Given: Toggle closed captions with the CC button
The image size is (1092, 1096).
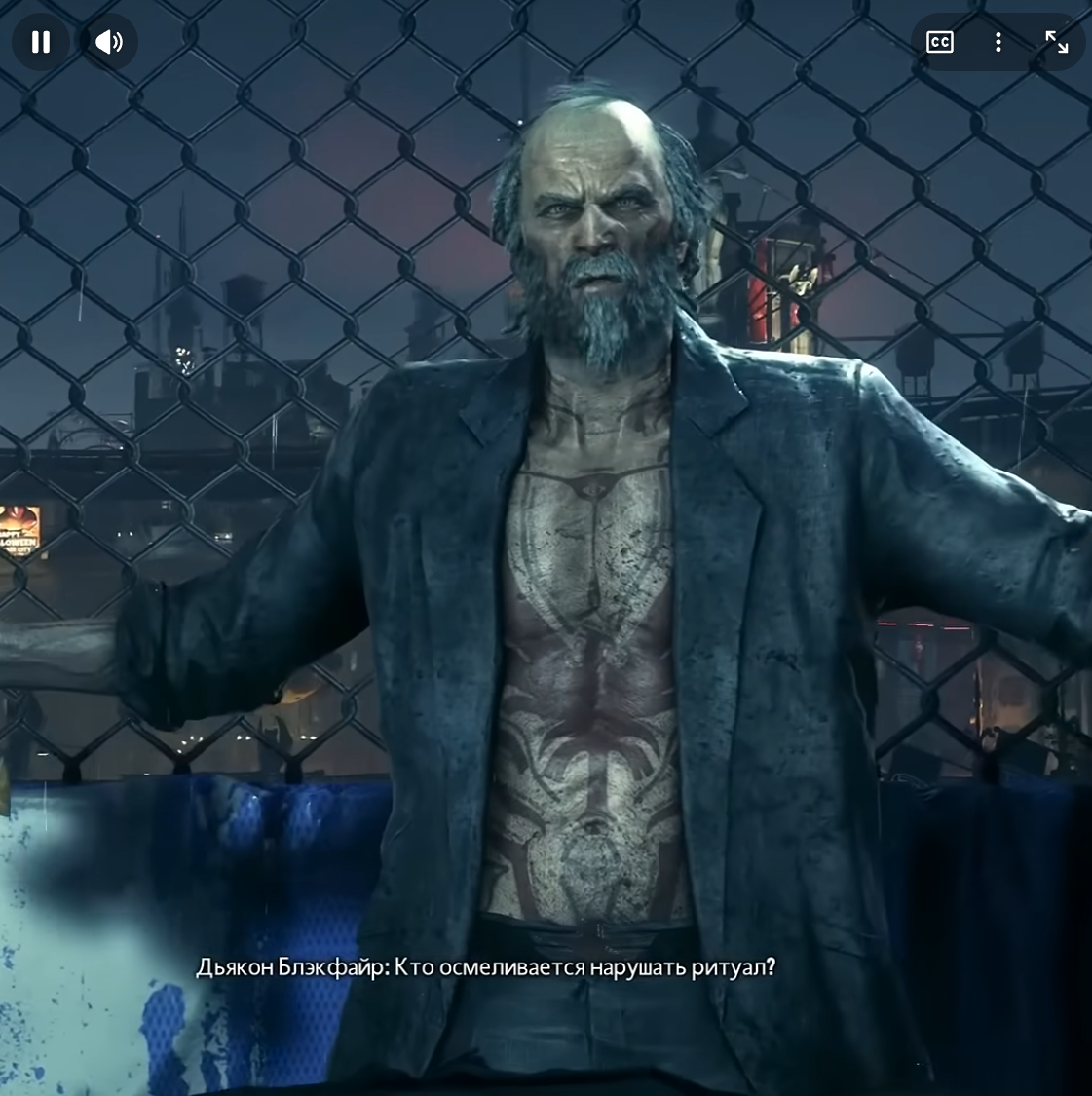Looking at the screenshot, I should point(939,42).
